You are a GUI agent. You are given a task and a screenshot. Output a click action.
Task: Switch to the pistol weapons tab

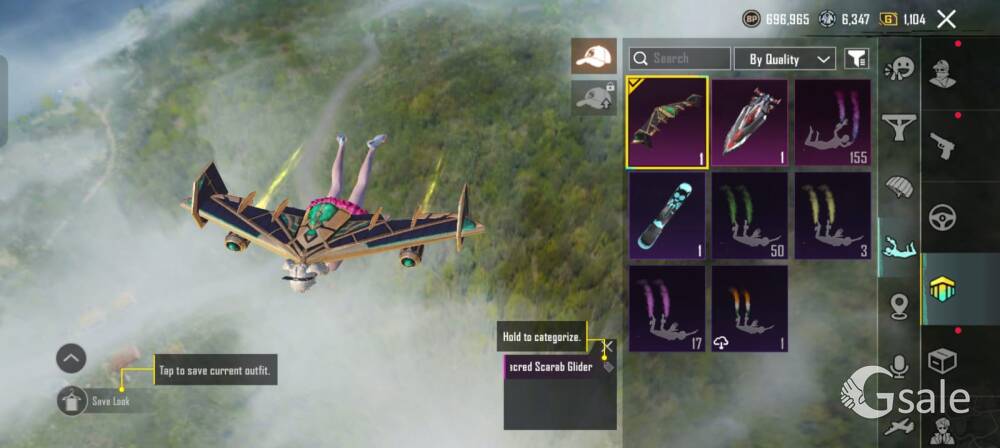click(x=942, y=145)
